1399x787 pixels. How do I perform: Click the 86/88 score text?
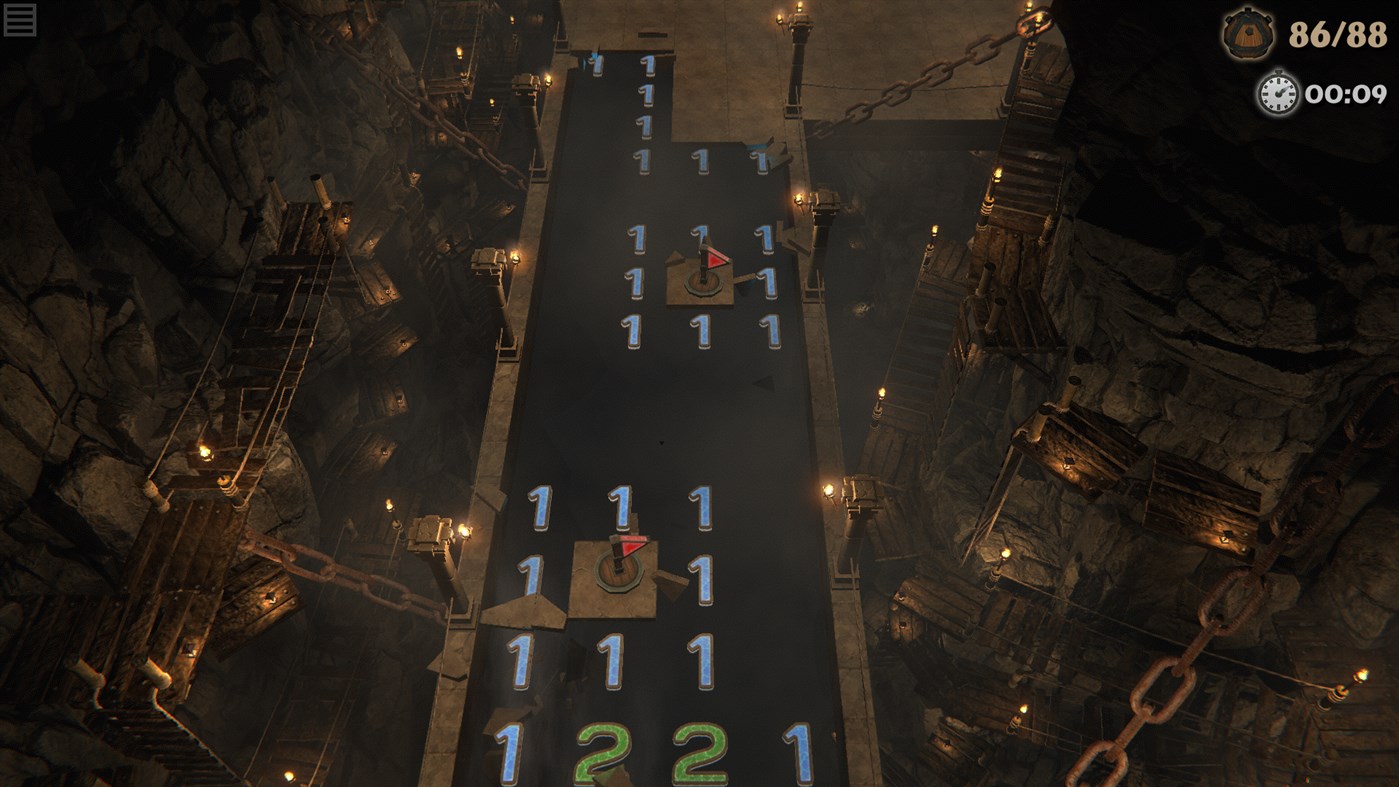pos(1338,35)
